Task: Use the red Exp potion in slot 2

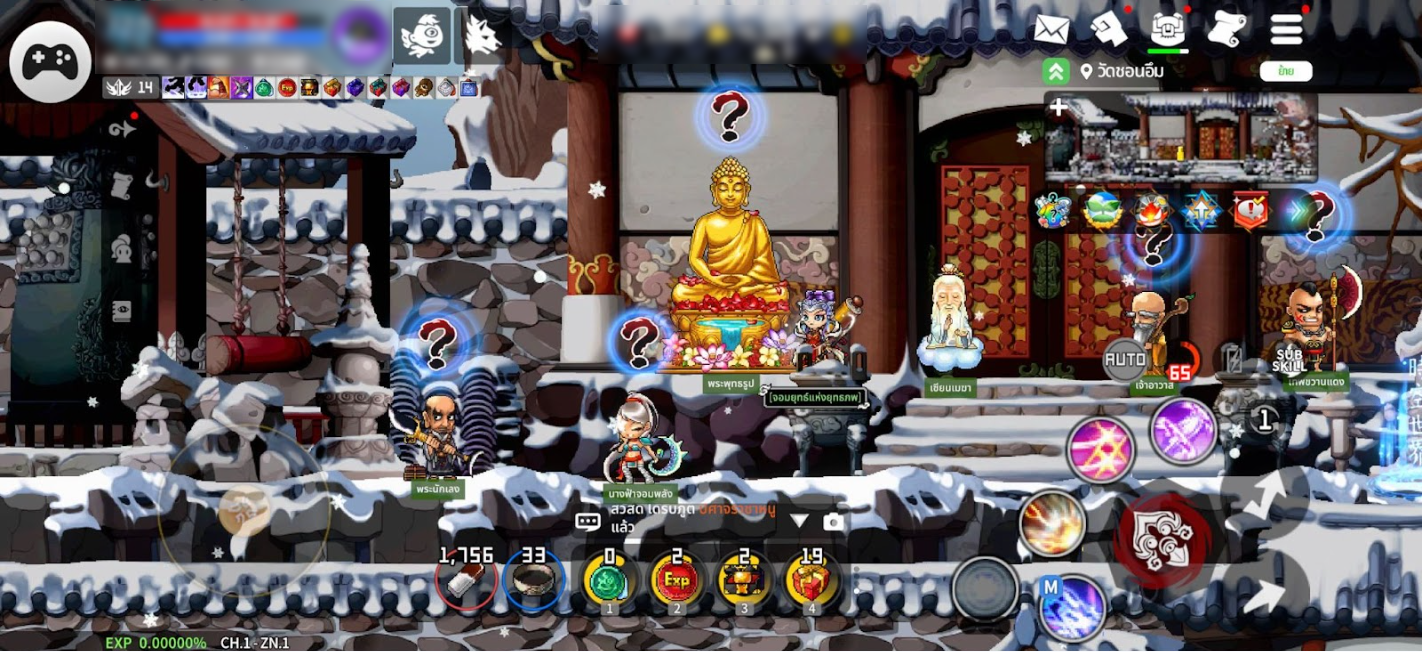Action: coord(677,580)
